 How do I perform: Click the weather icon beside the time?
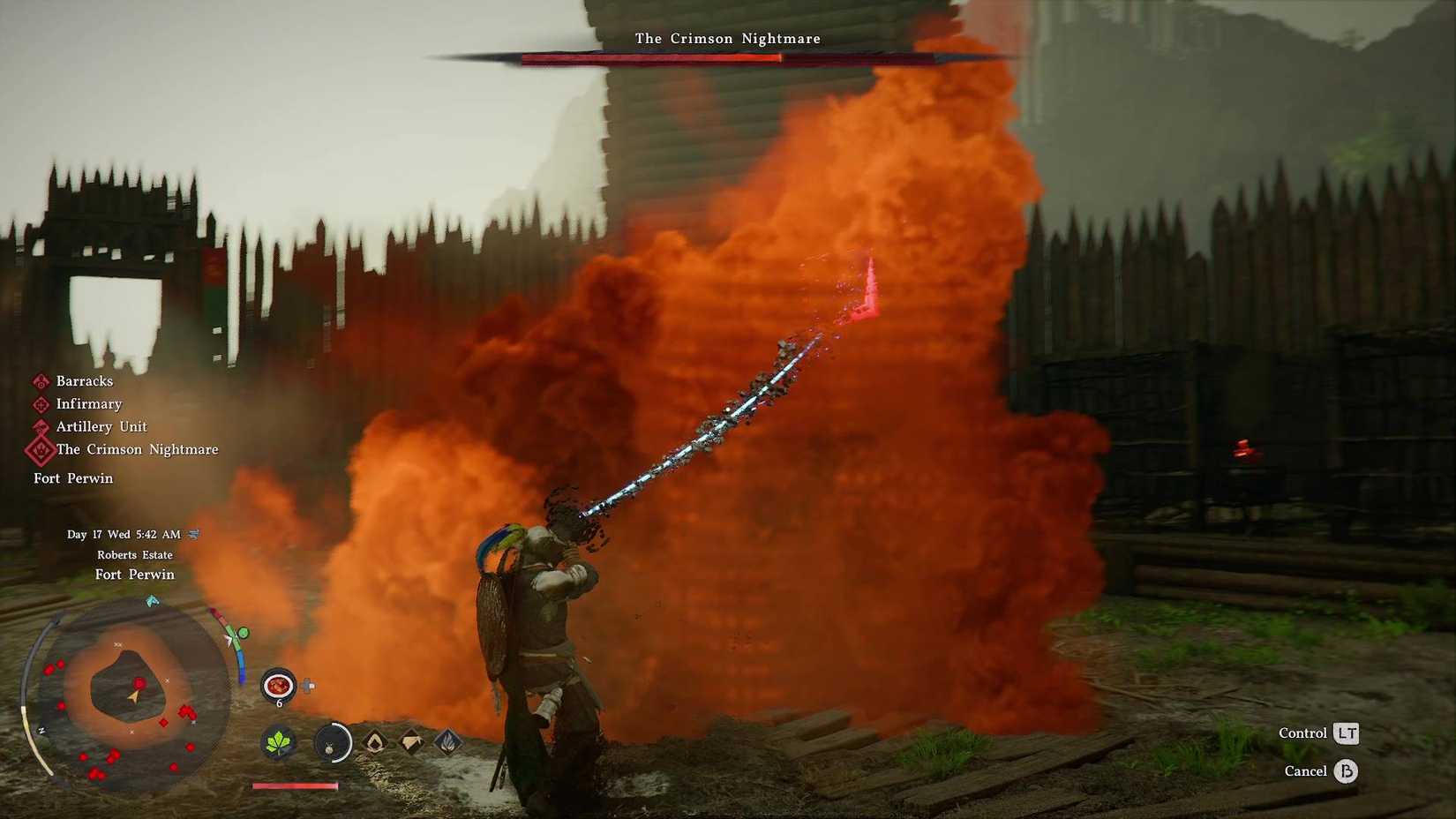click(192, 534)
